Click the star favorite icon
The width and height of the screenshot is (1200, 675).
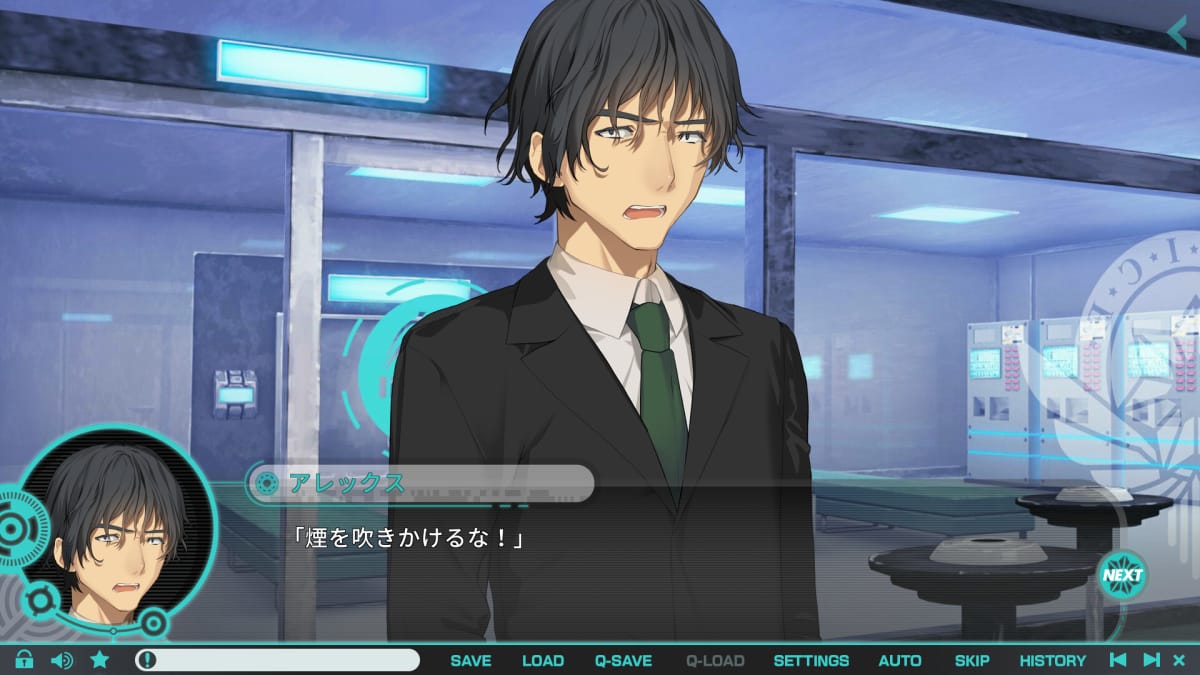pyautogui.click(x=100, y=660)
